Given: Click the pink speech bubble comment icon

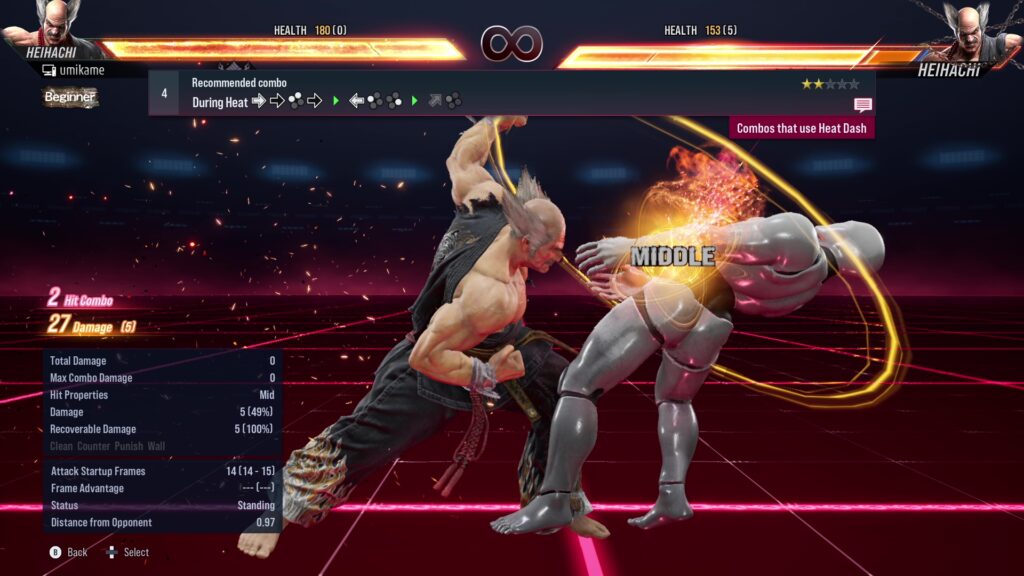Looking at the screenshot, I should (862, 105).
